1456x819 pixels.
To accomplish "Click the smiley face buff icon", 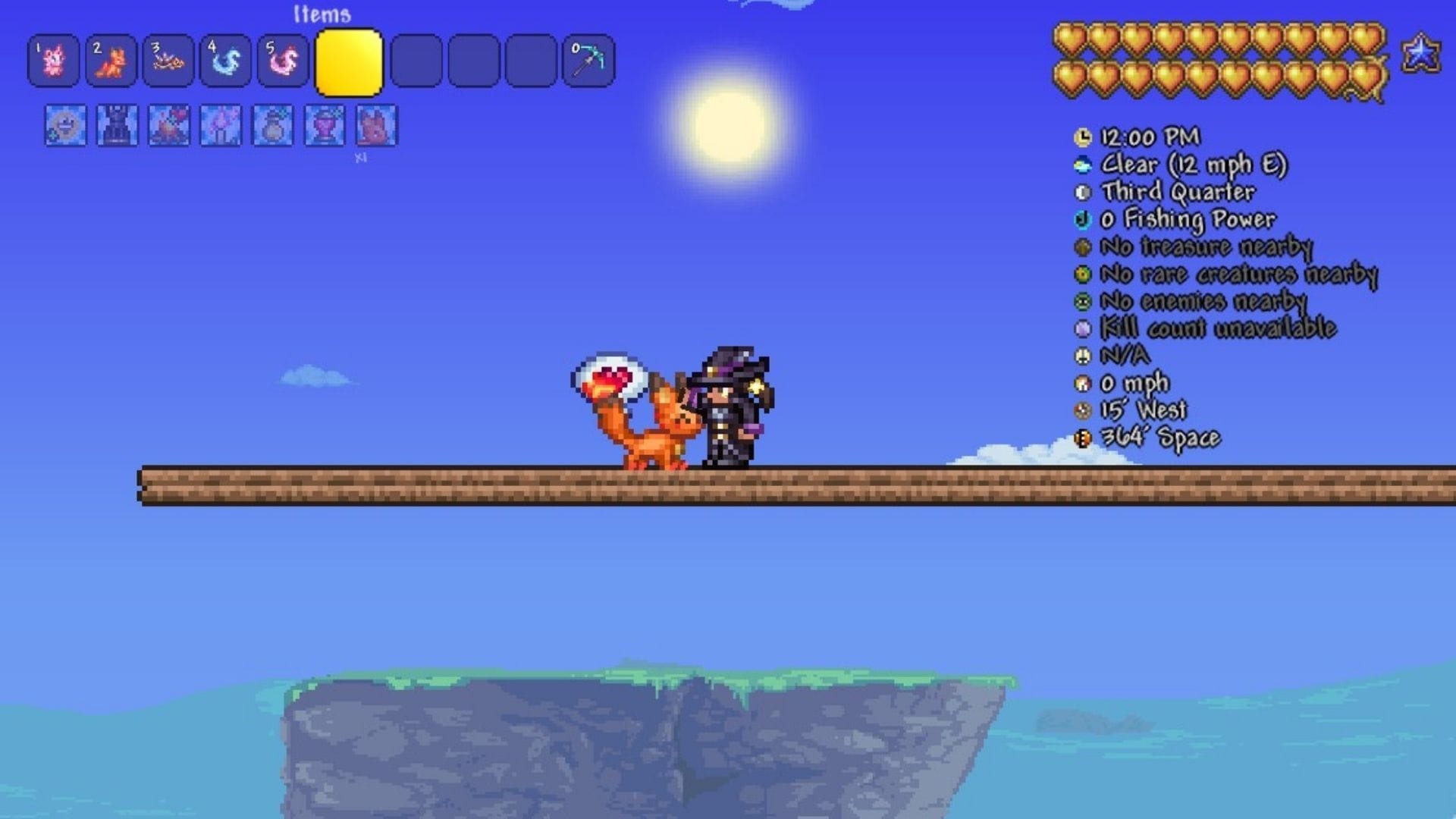I will [x=65, y=125].
